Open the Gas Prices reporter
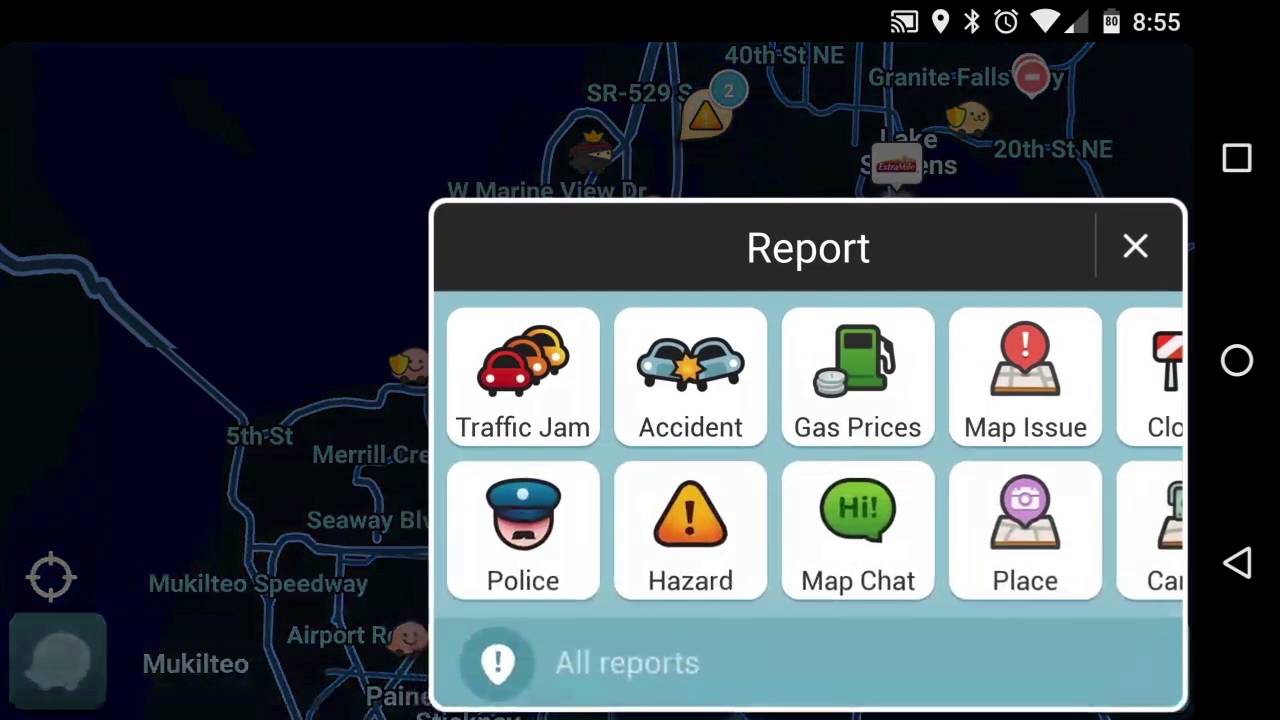This screenshot has width=1280, height=720. (x=857, y=377)
